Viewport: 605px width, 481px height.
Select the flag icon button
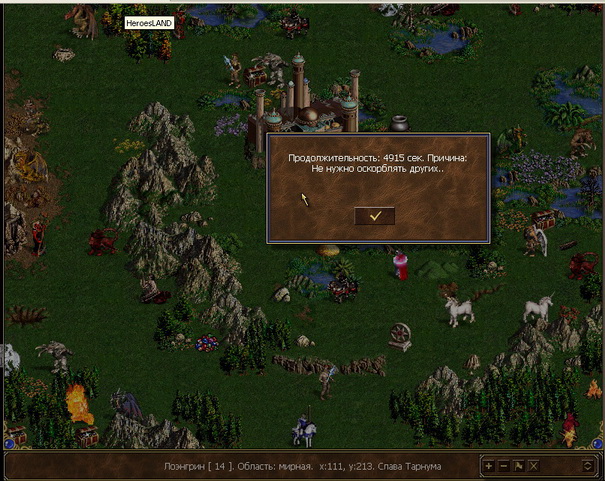518,466
